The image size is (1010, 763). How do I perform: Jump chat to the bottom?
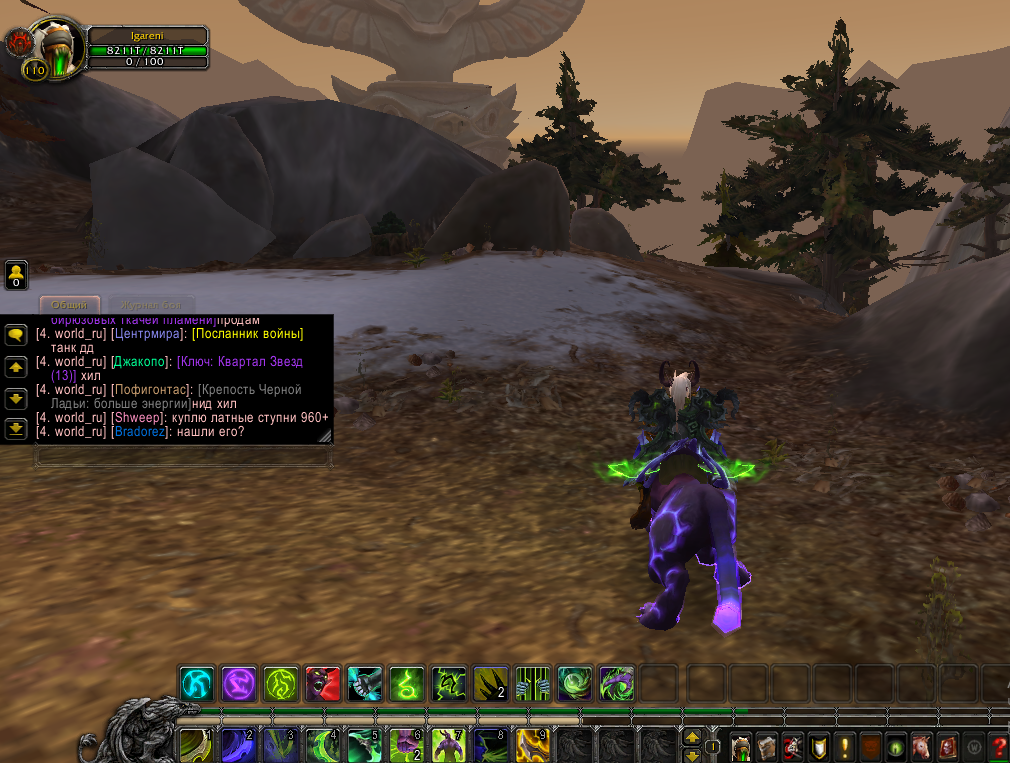point(16,429)
